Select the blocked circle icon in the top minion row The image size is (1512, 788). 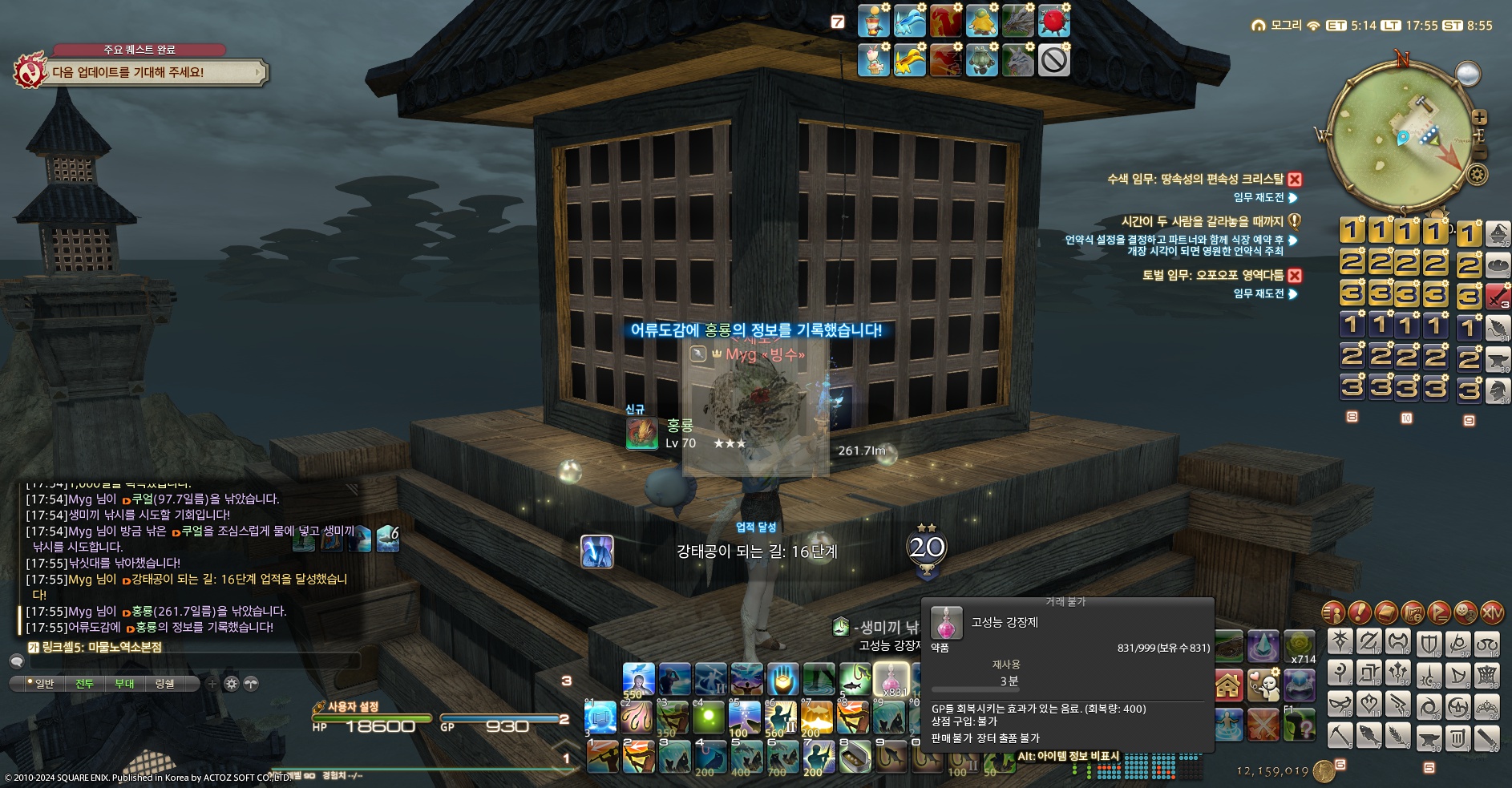coord(1053,60)
